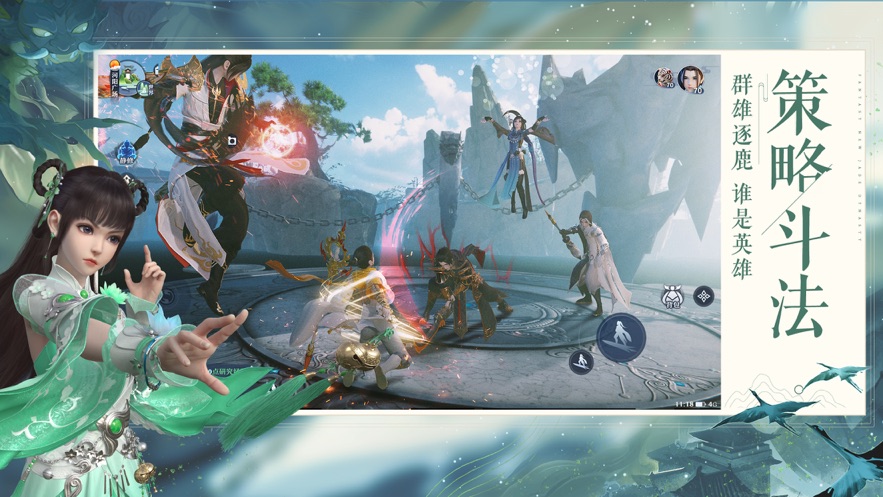Tap the small sword-riding skill button
The height and width of the screenshot is (497, 883).
coord(581,361)
